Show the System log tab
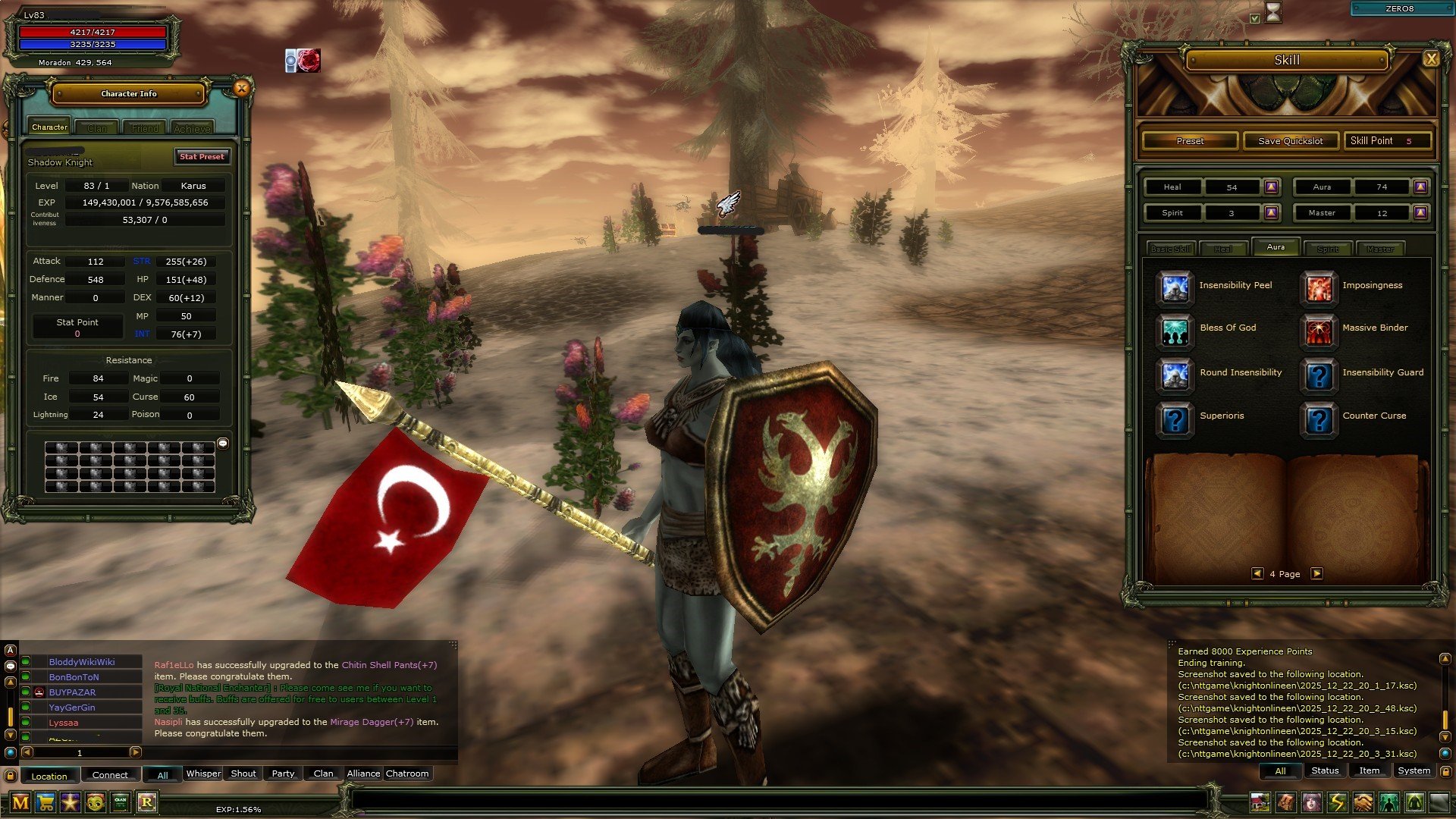Viewport: 1456px width, 819px height. pyautogui.click(x=1414, y=770)
